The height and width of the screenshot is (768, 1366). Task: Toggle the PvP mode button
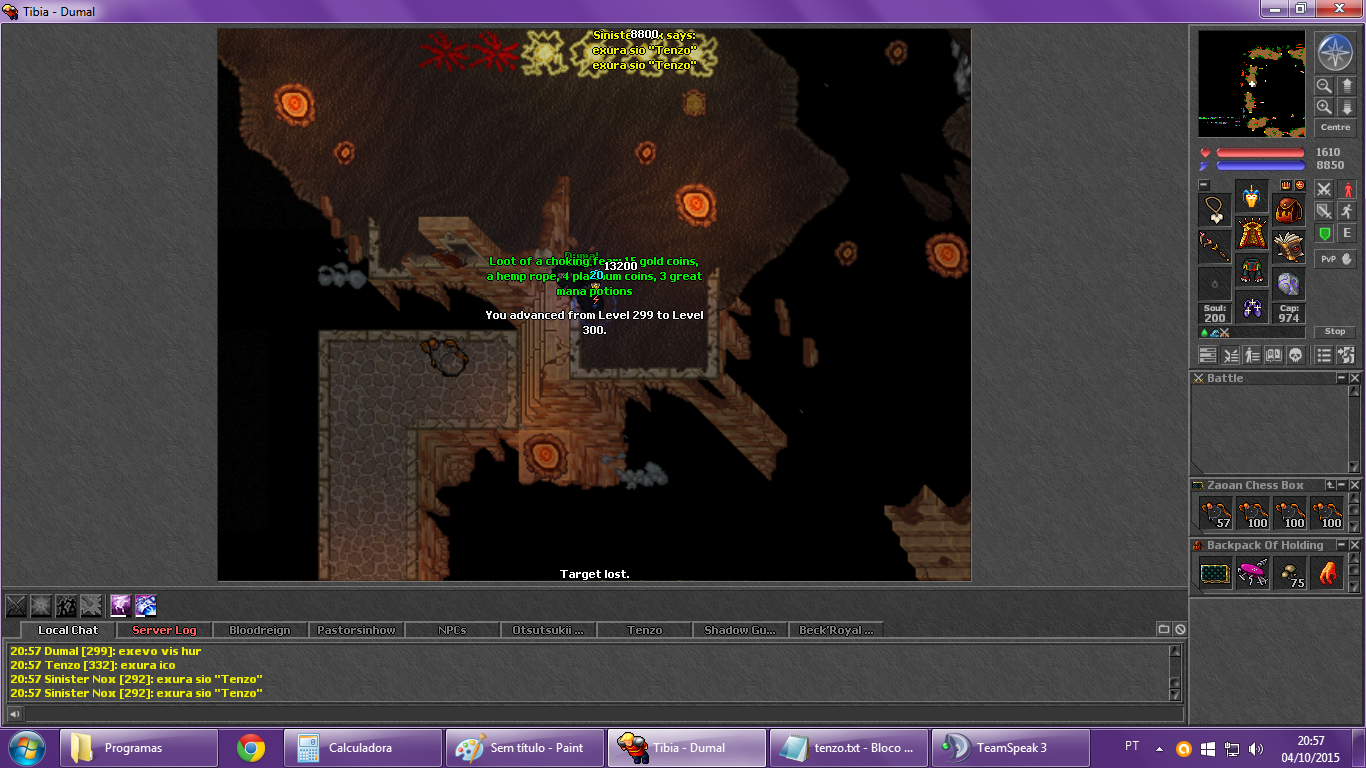[1335, 259]
